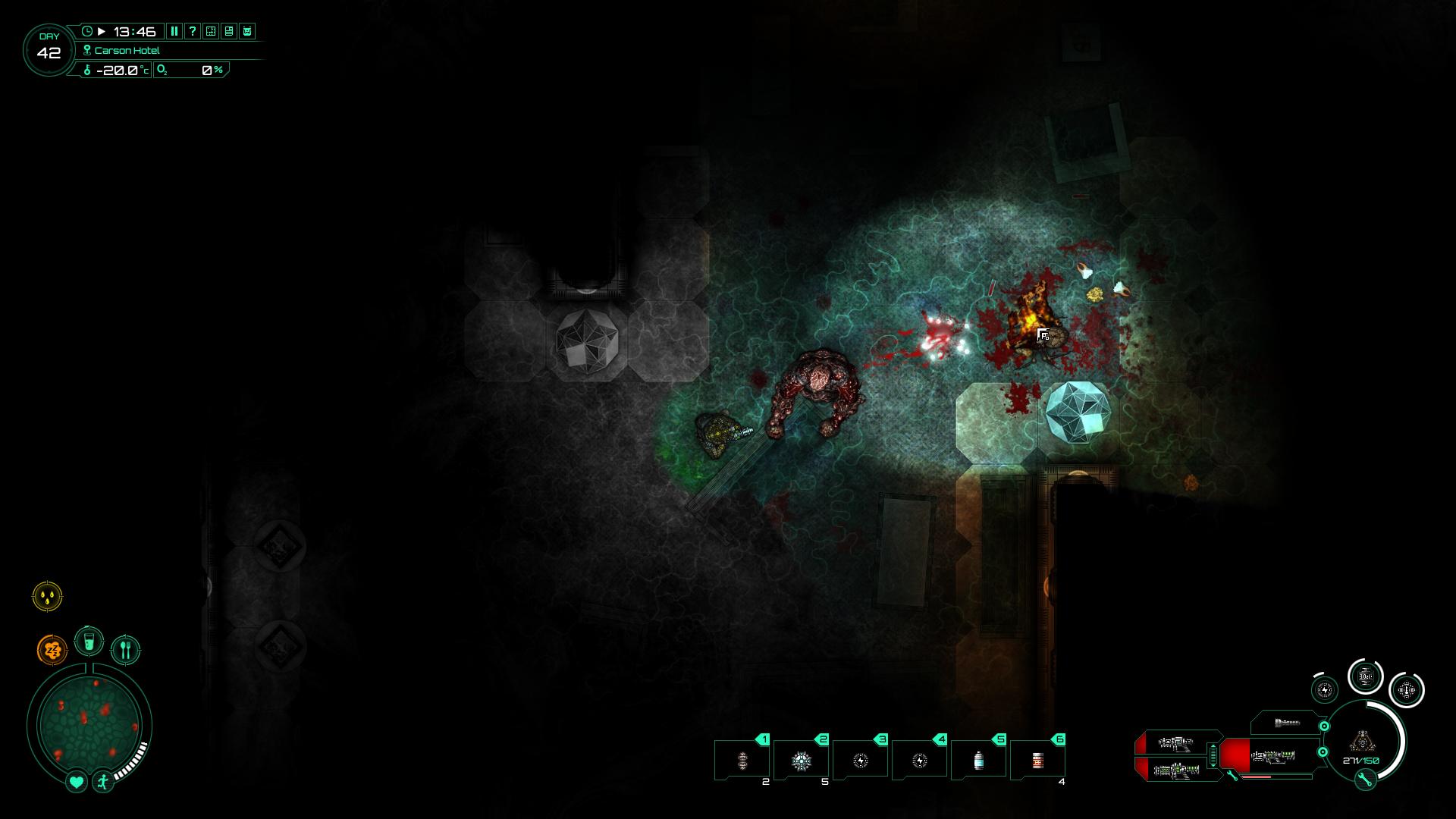Select hotbar slot 1 with the injector item
The height and width of the screenshot is (819, 1456).
pos(743,758)
